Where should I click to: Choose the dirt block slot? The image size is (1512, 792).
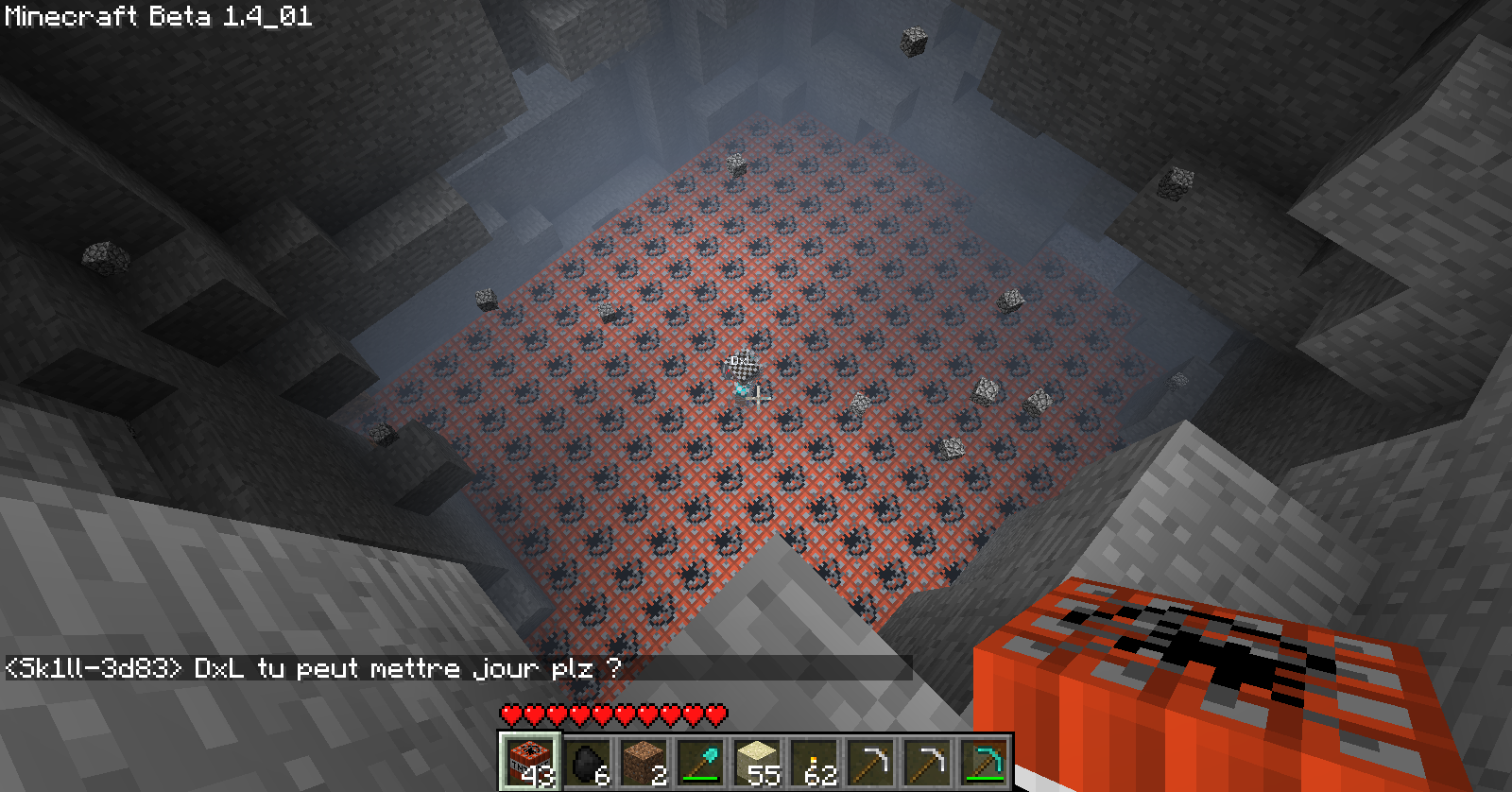click(x=644, y=761)
